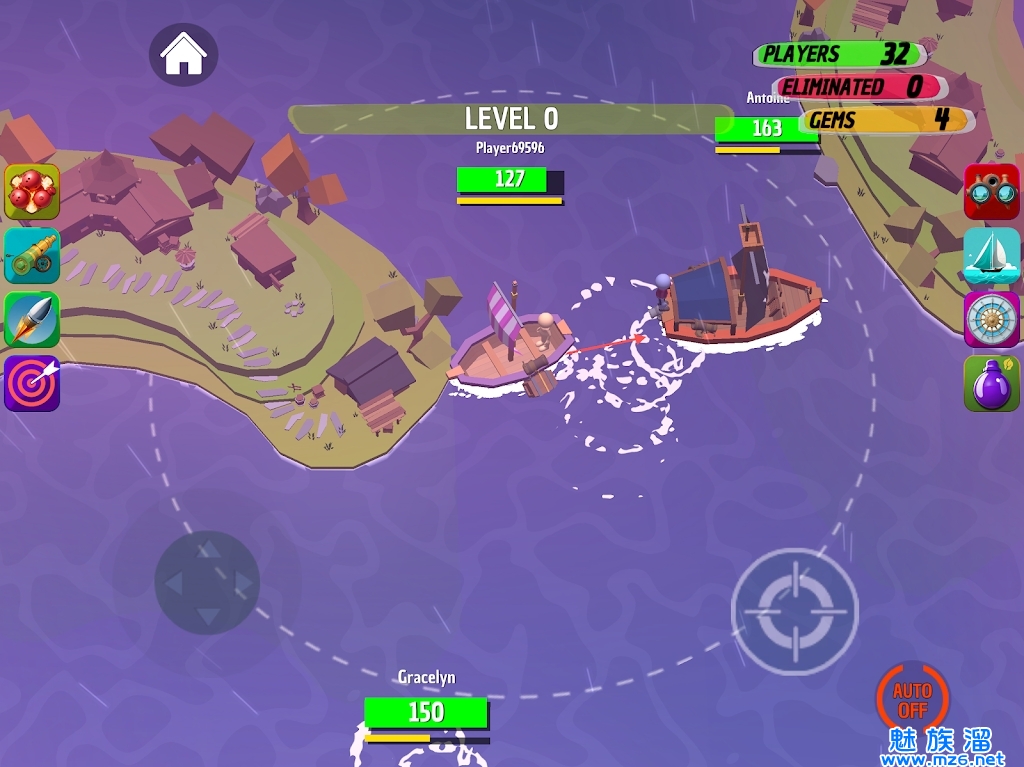Open the binoculars vision upgrade
Screen dimensions: 1024x767
(991, 191)
